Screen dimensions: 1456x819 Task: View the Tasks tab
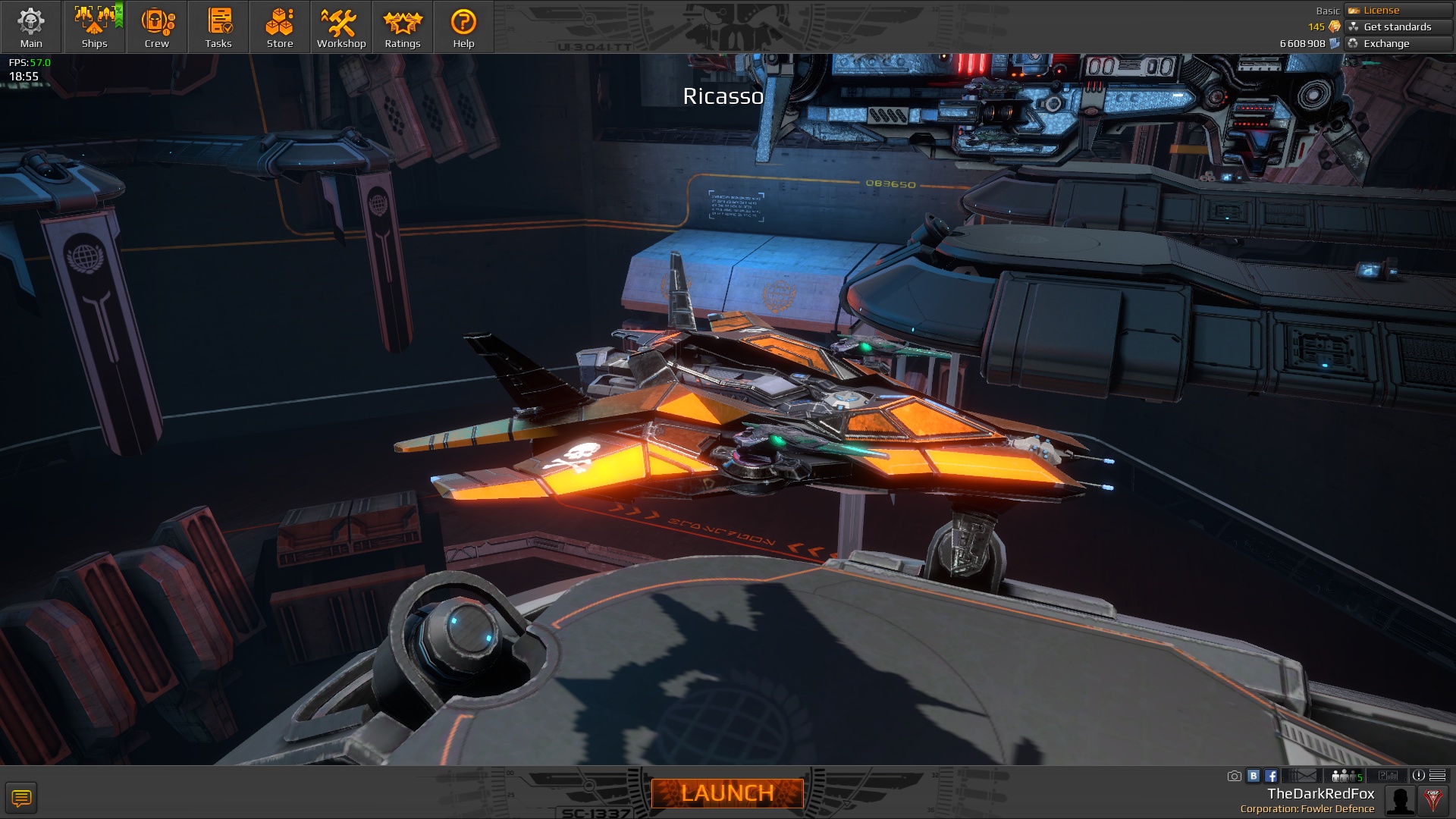(218, 27)
